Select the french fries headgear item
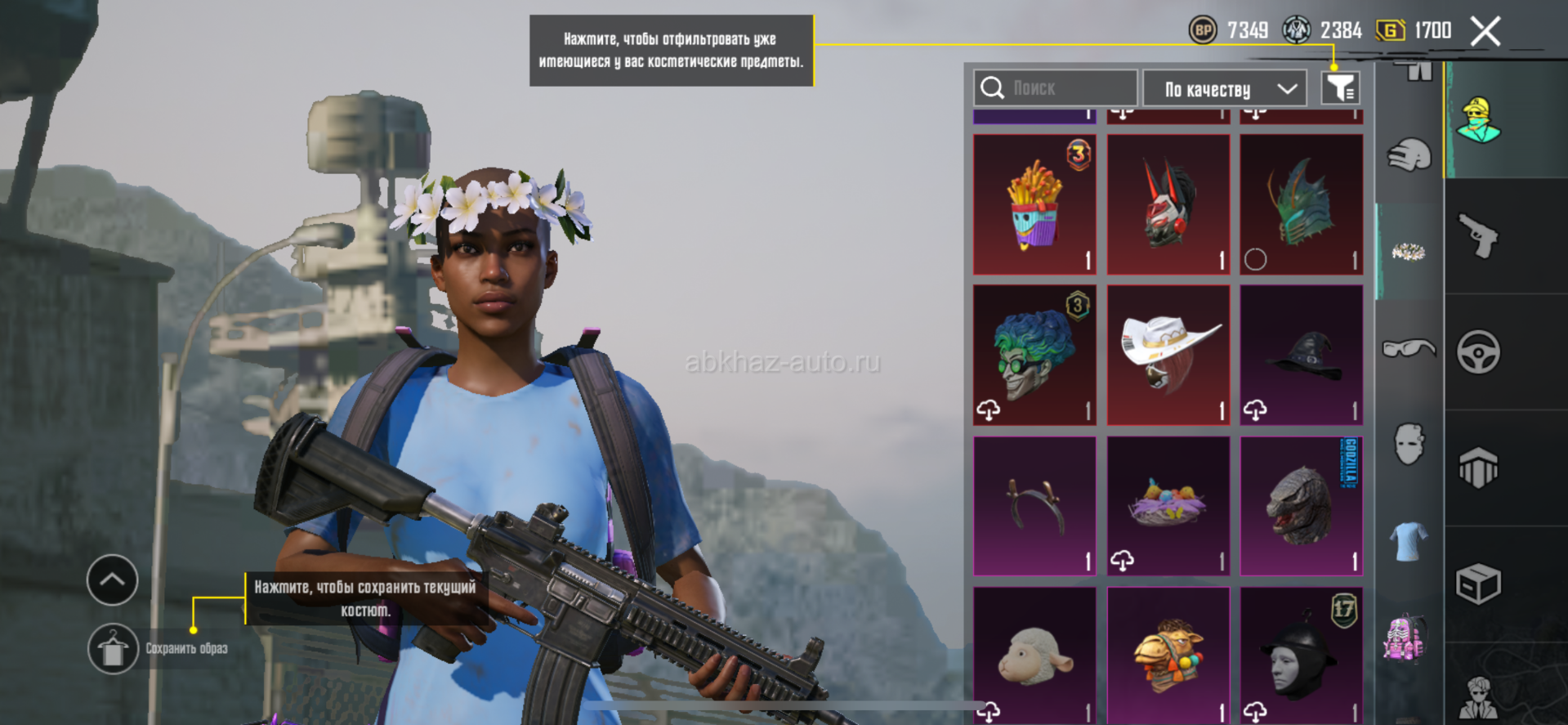 point(1034,205)
